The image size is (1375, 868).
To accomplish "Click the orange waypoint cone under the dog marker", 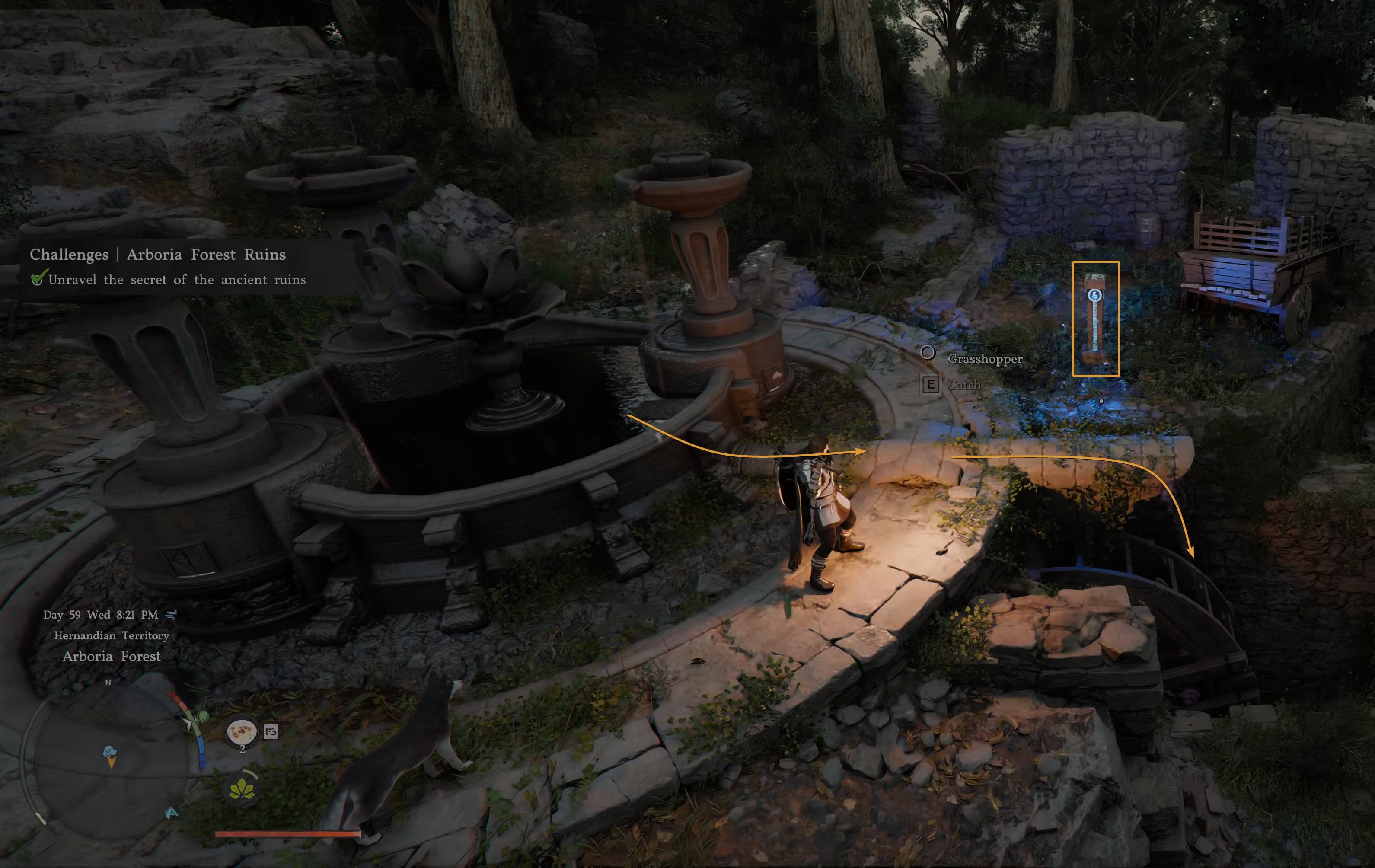I will (x=112, y=766).
